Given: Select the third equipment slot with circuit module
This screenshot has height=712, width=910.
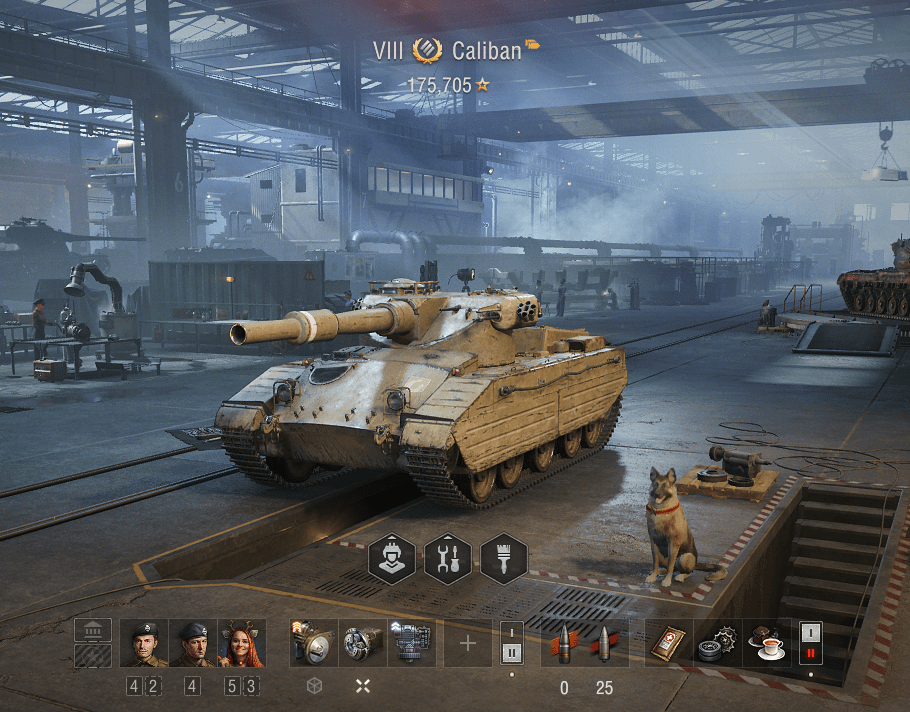Looking at the screenshot, I should point(412,643).
